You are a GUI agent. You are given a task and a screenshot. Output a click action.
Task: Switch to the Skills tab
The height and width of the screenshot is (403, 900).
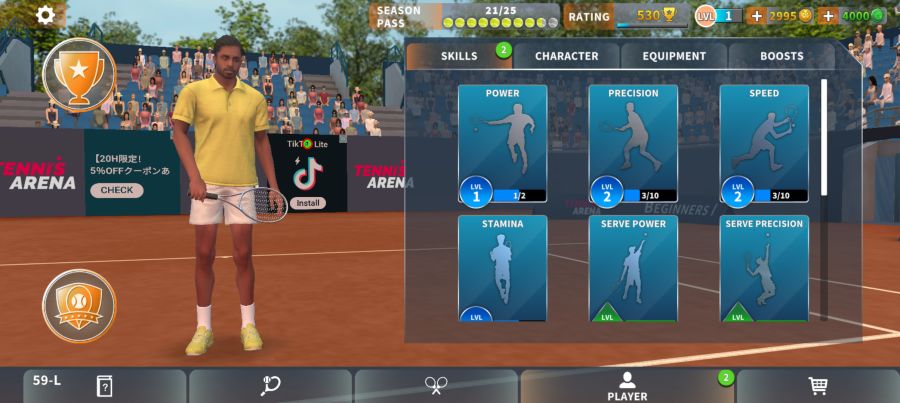pos(459,56)
